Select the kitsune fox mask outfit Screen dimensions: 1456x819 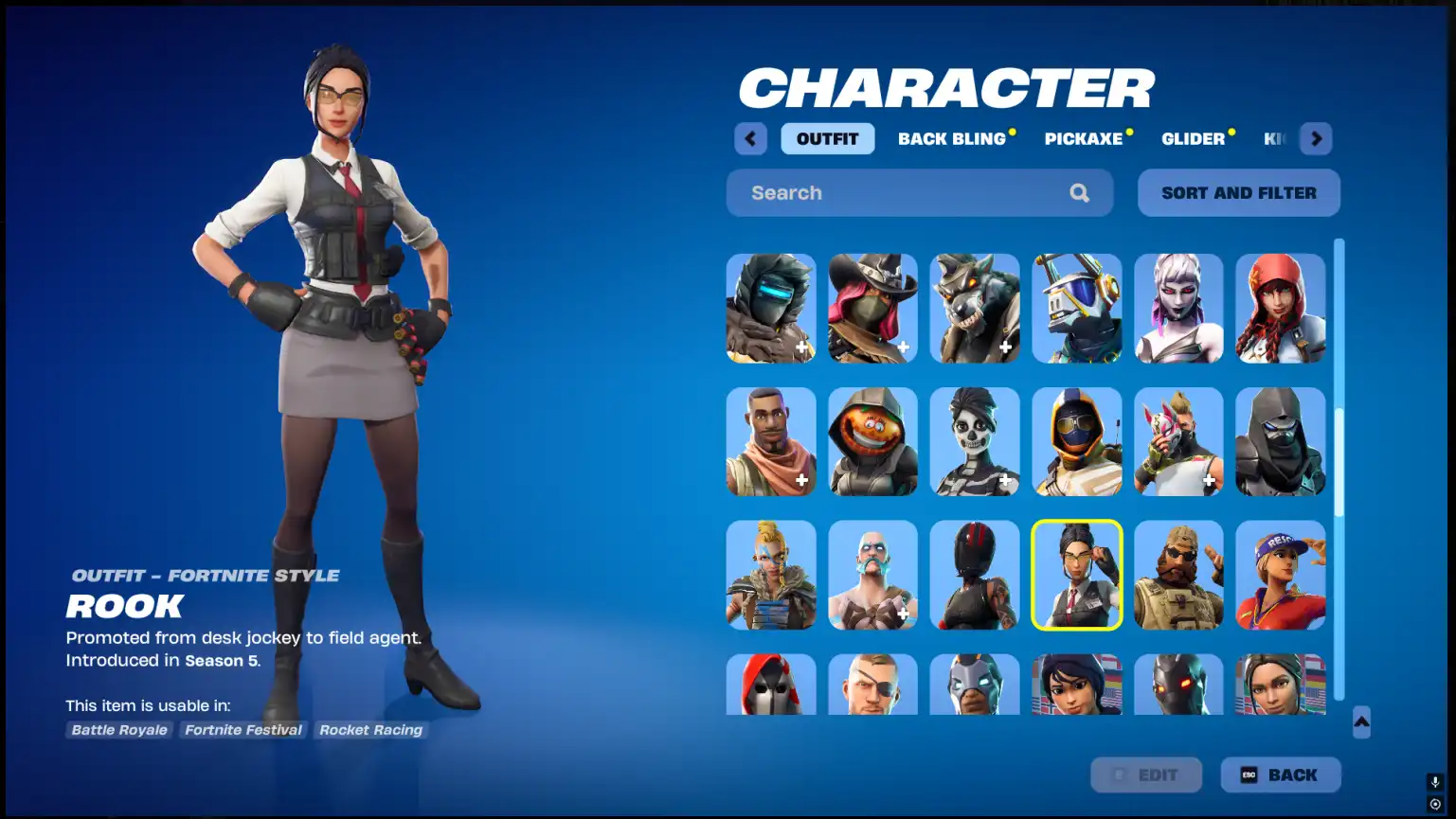(x=1178, y=441)
